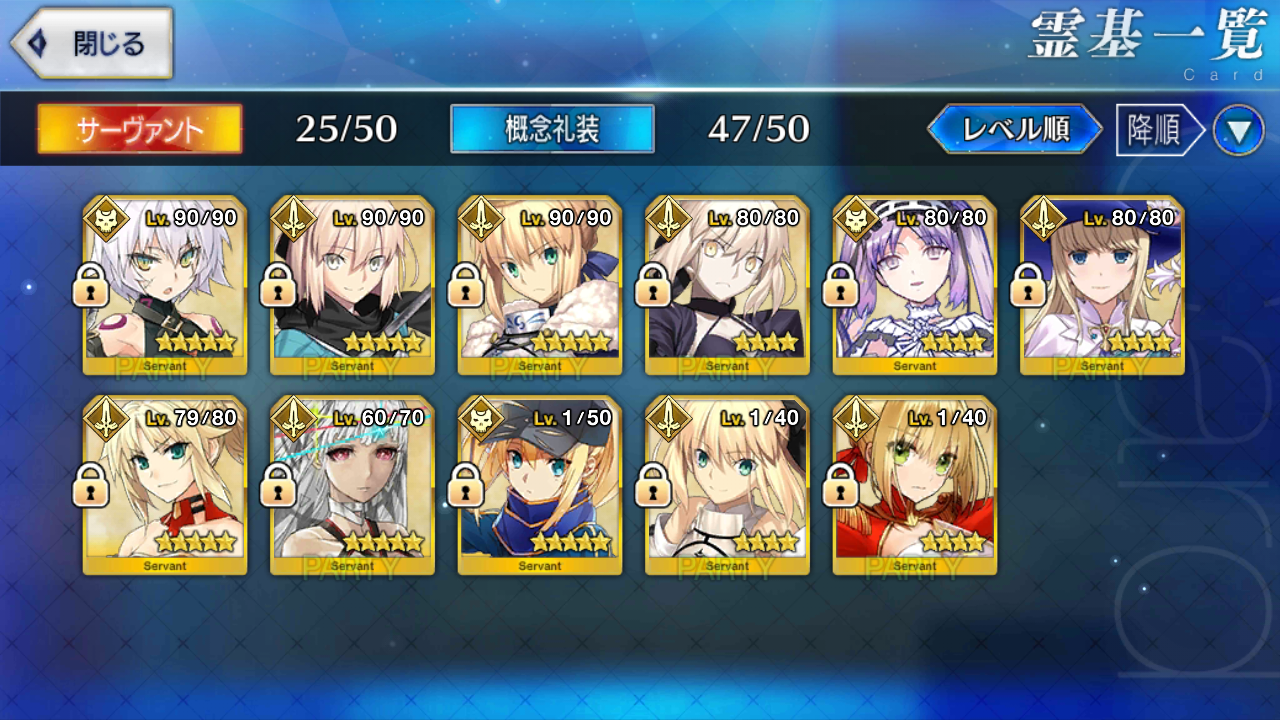Open the Lv. 79/80 servant card
Screen dimensions: 1280x720
tap(165, 485)
